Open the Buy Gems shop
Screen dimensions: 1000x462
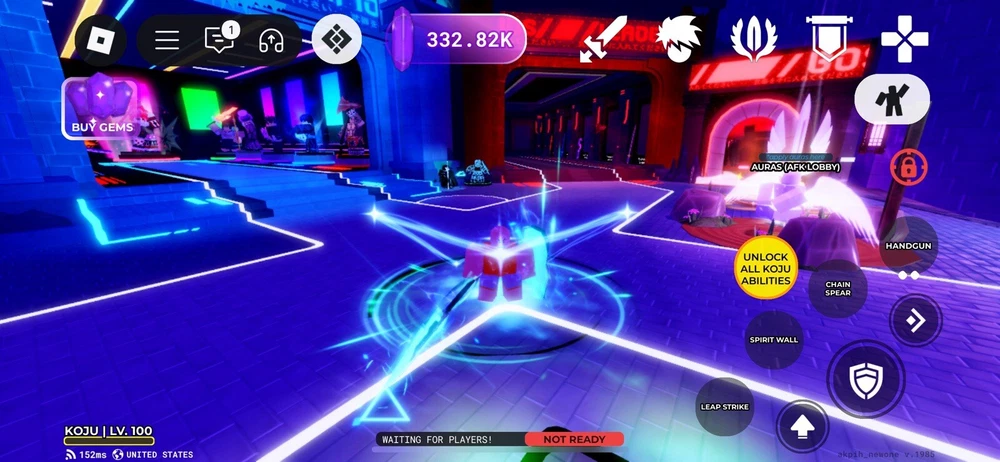pyautogui.click(x=103, y=106)
